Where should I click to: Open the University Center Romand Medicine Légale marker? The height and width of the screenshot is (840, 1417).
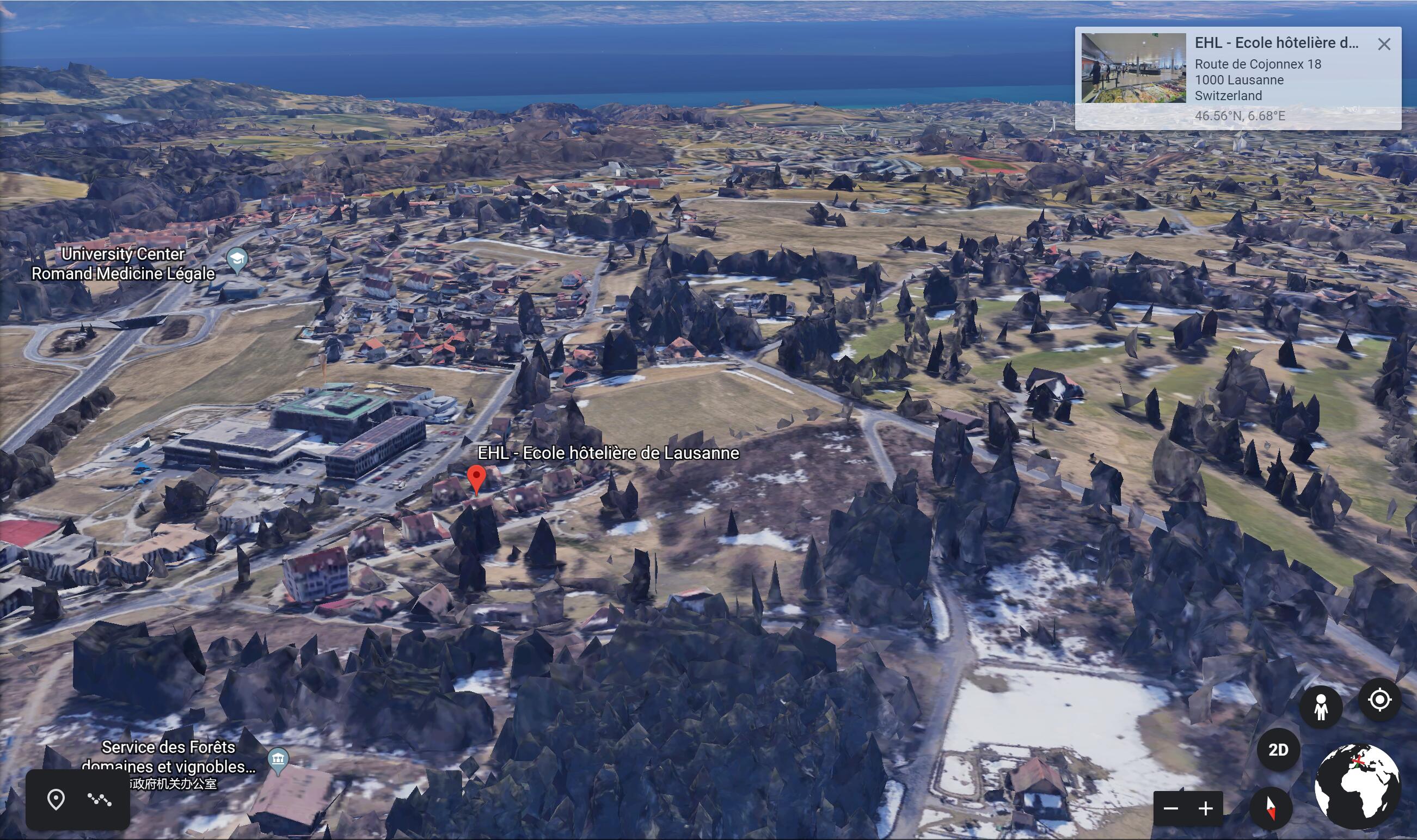coord(237,259)
